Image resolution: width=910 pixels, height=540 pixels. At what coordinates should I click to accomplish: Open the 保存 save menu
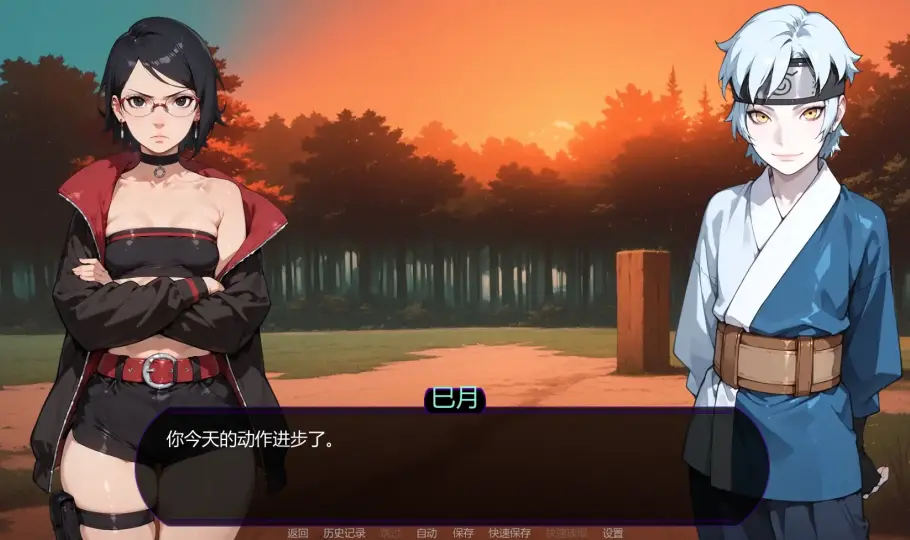coord(463,533)
